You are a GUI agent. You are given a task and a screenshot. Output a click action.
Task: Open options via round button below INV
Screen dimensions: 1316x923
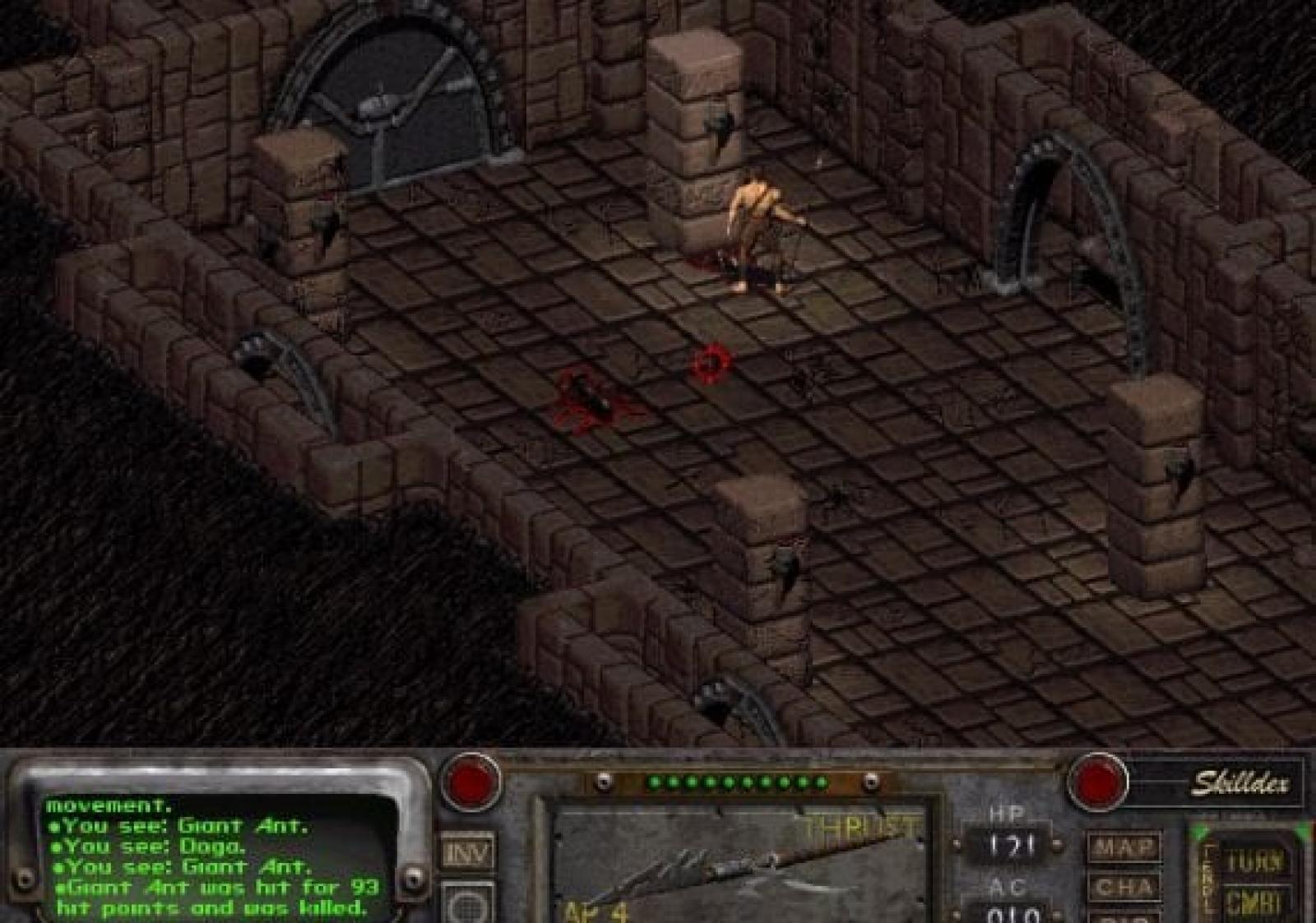click(x=468, y=904)
